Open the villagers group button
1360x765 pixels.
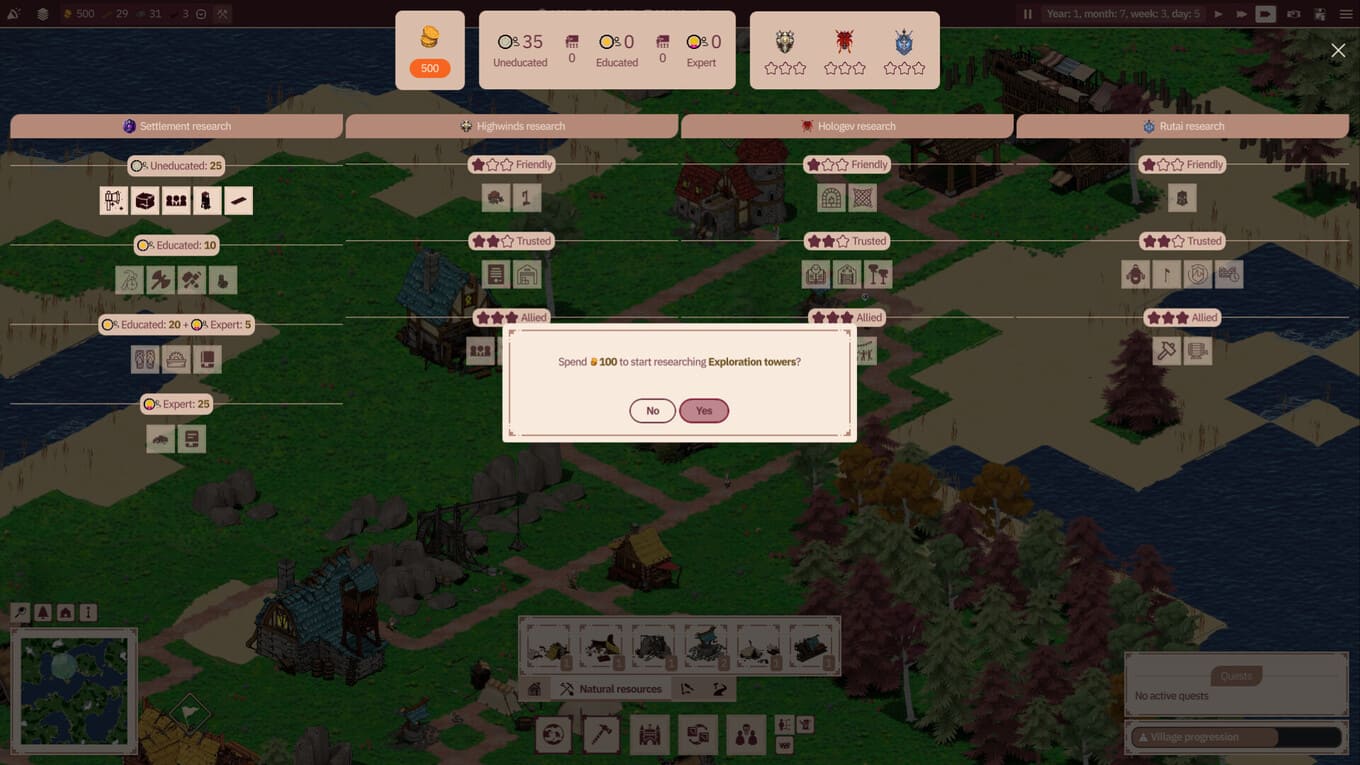(x=745, y=735)
